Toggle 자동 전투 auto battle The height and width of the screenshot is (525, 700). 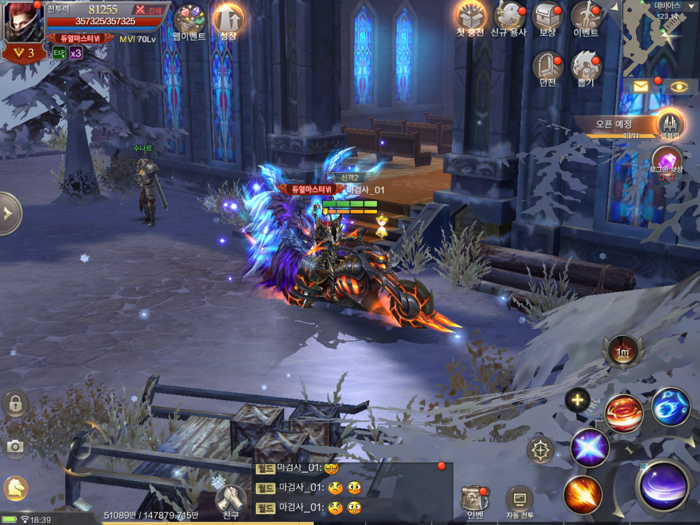(519, 498)
